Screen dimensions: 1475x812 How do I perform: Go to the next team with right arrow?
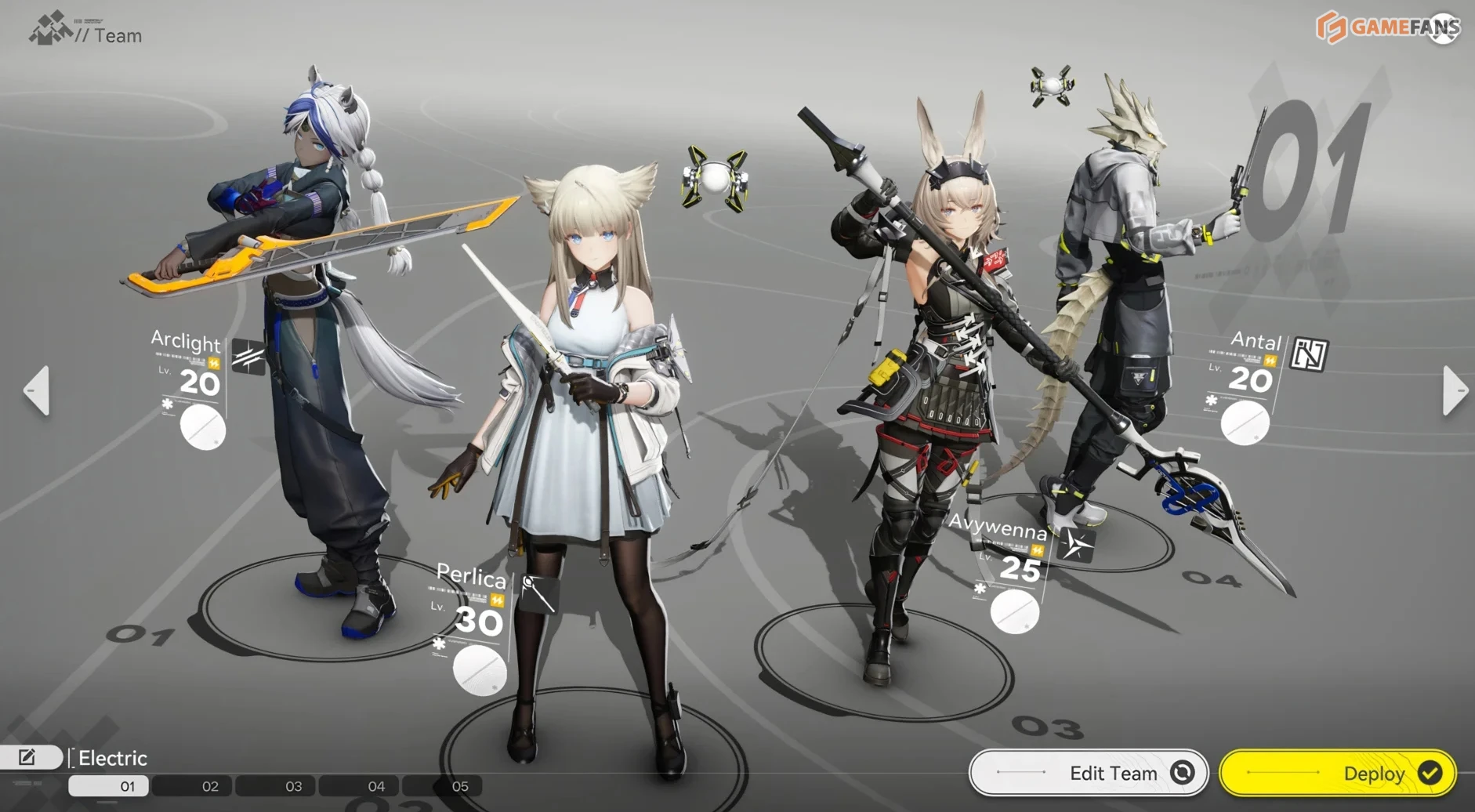click(x=1454, y=390)
